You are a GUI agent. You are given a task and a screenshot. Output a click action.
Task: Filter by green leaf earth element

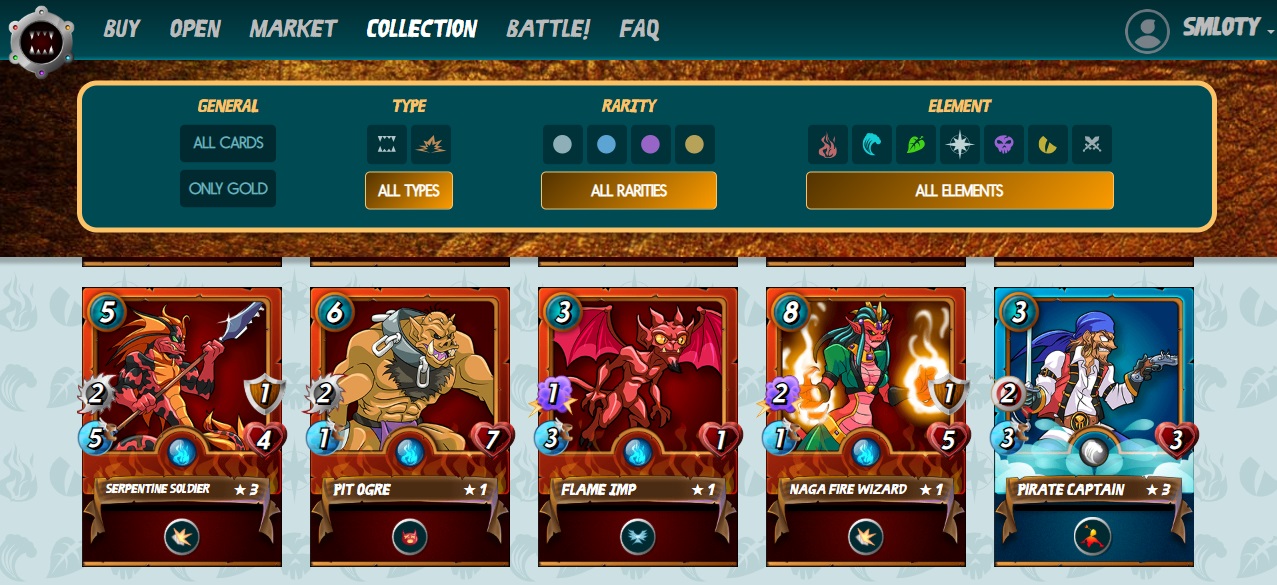point(916,145)
